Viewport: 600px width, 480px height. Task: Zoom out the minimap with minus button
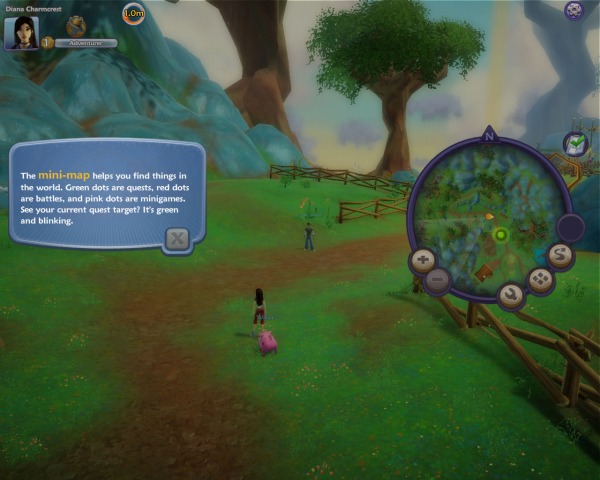point(436,280)
